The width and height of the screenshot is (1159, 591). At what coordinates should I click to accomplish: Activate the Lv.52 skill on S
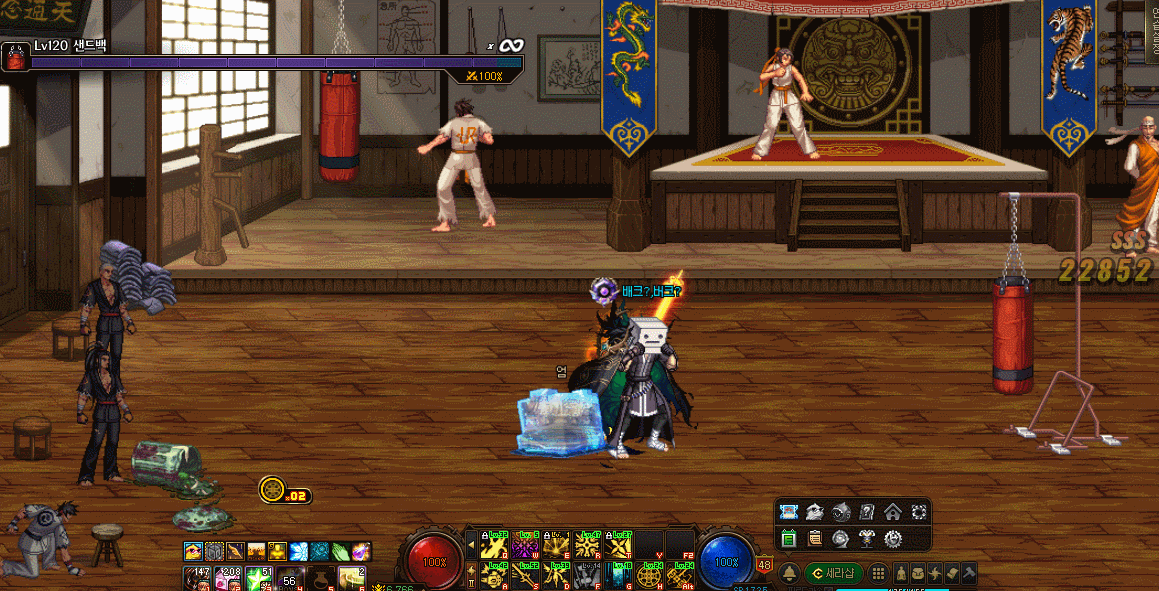tap(525, 574)
